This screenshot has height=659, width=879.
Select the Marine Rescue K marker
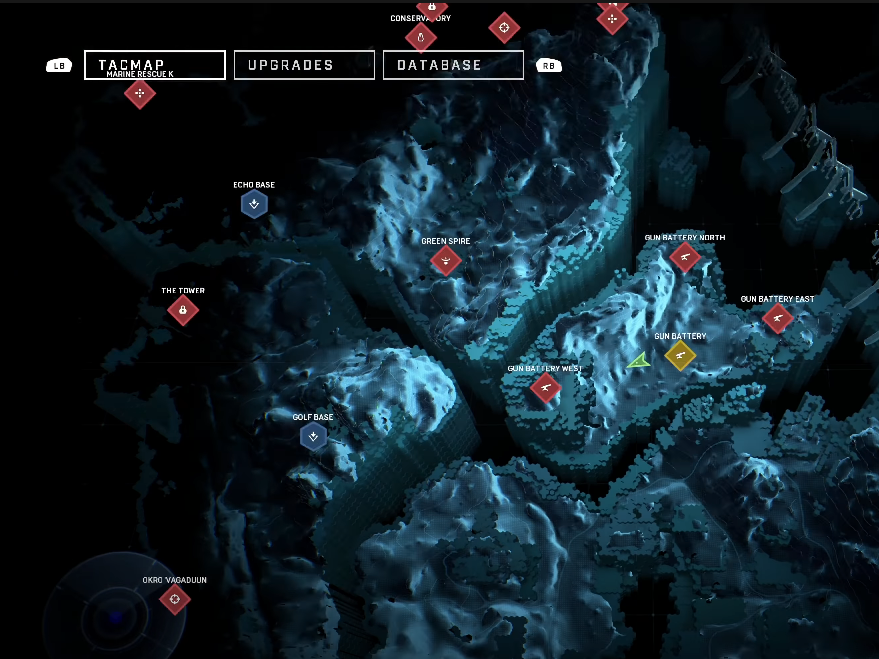click(140, 94)
